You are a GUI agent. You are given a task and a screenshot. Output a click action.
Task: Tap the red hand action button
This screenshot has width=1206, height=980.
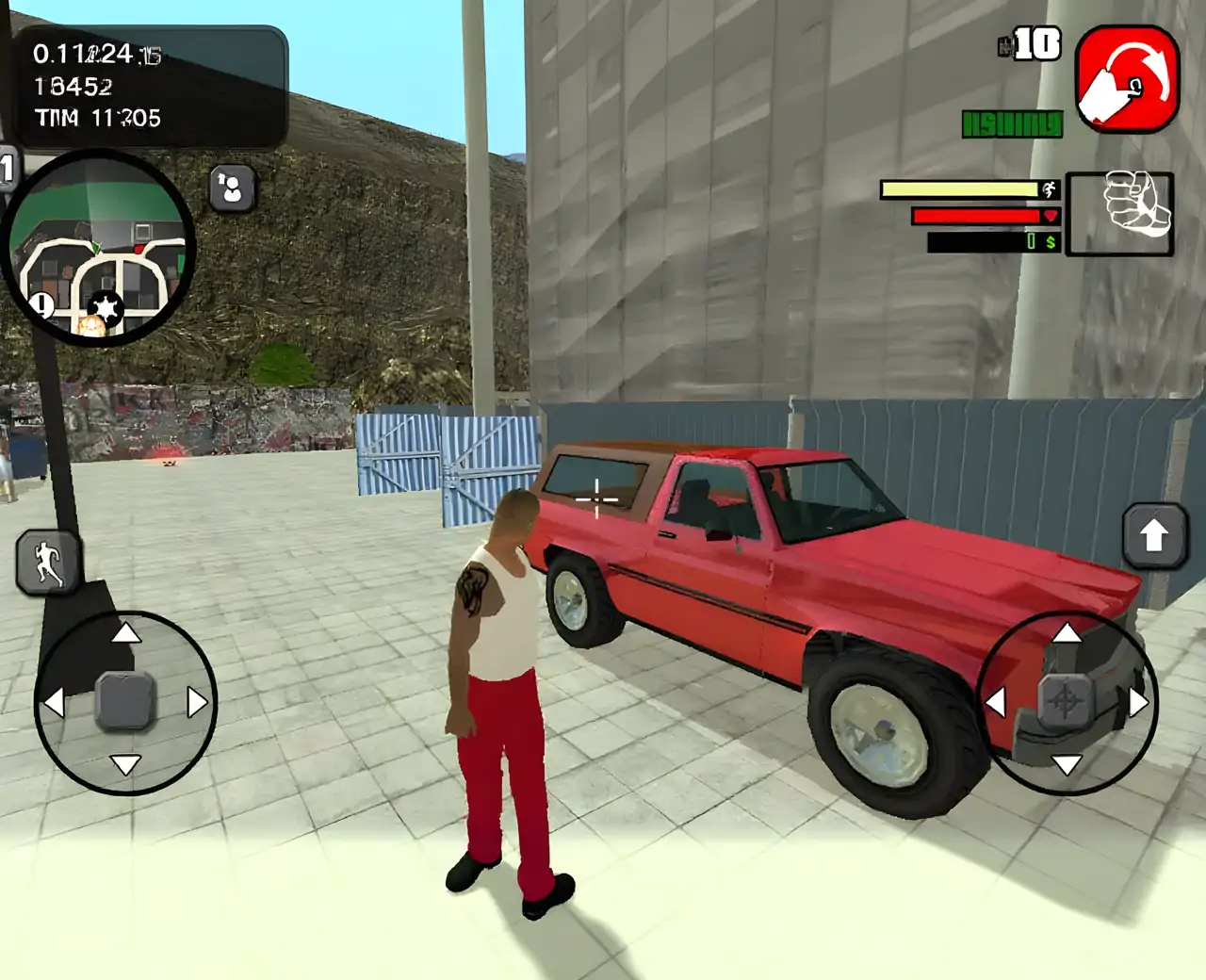(1127, 79)
